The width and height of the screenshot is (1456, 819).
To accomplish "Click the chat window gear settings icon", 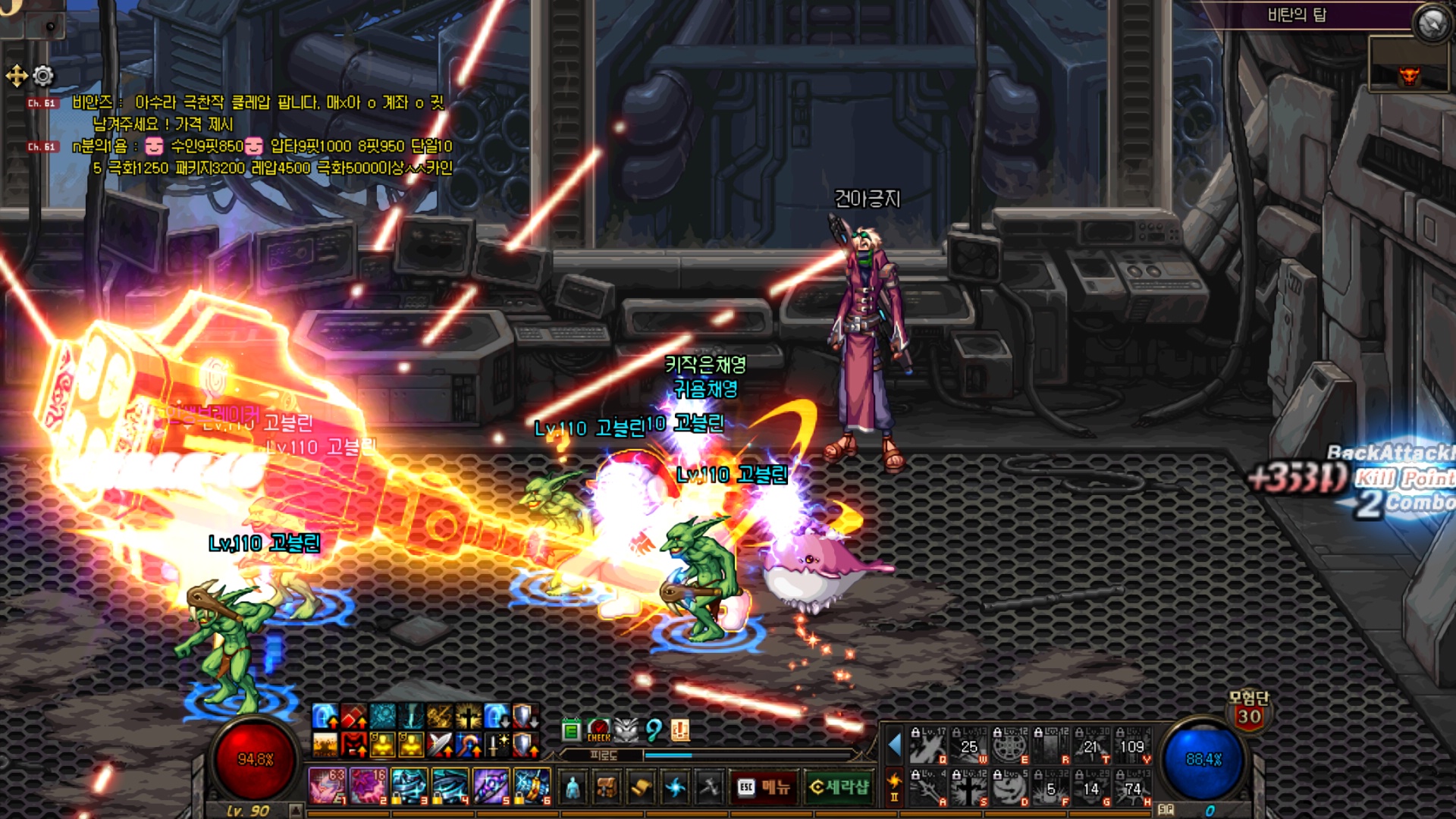I will pyautogui.click(x=44, y=76).
